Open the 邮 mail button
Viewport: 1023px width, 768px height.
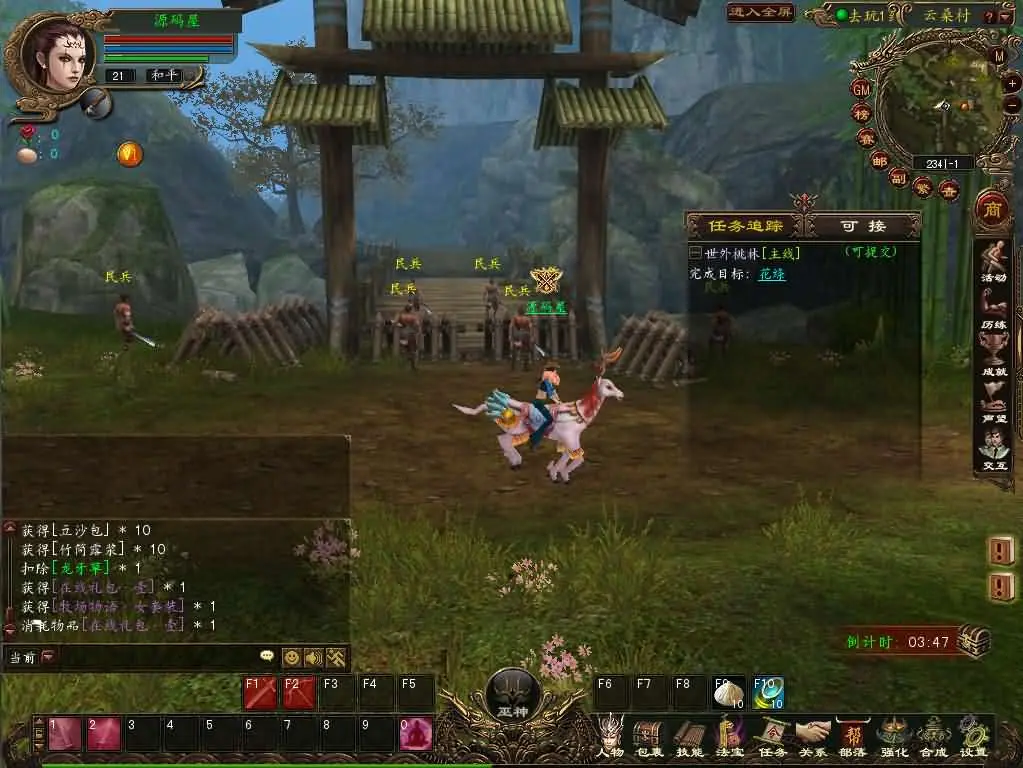(879, 161)
